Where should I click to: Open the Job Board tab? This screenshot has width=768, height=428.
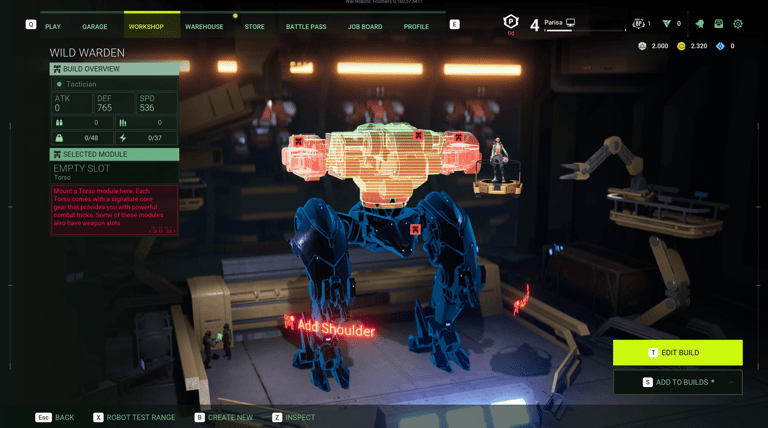pyautogui.click(x=364, y=26)
